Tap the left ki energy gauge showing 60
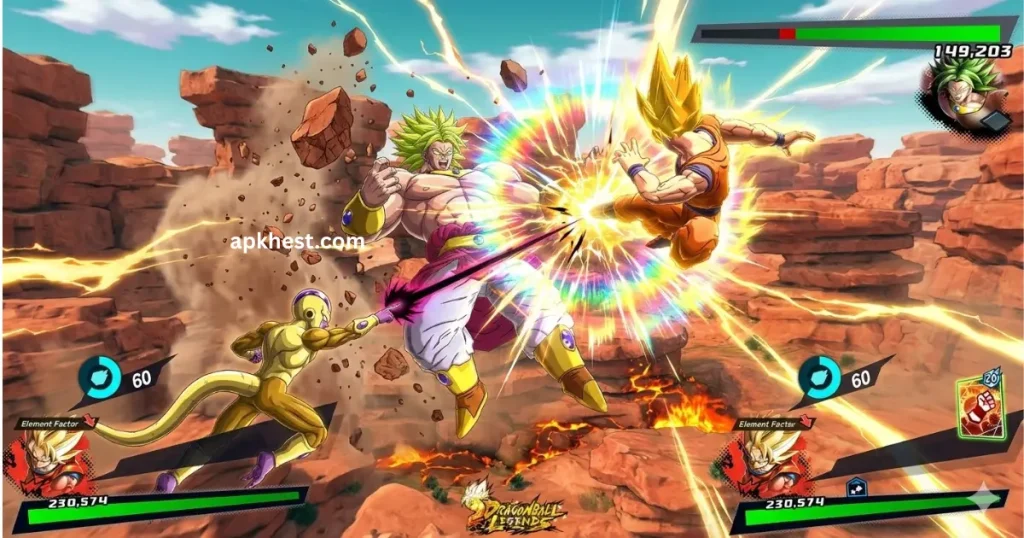1024x538 pixels. coord(103,378)
